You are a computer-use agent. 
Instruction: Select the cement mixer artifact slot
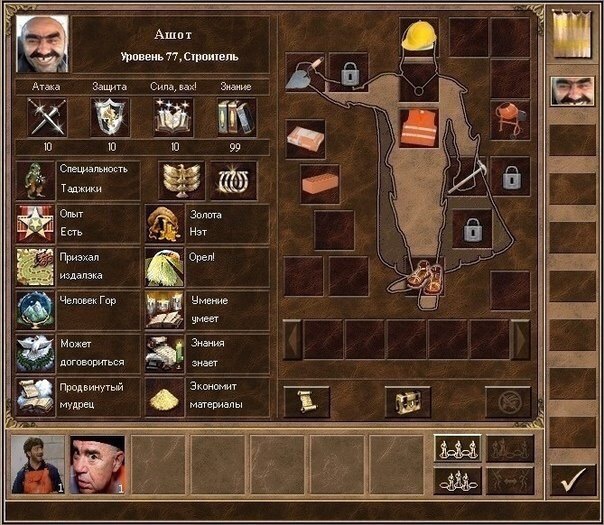pyautogui.click(x=510, y=119)
